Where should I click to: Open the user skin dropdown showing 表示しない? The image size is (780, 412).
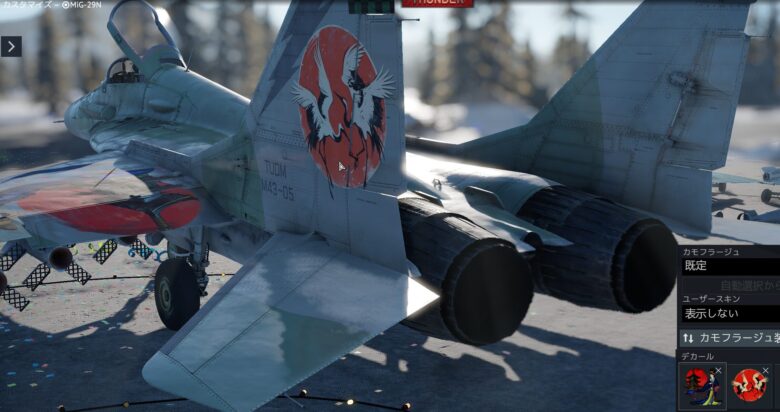pos(730,313)
